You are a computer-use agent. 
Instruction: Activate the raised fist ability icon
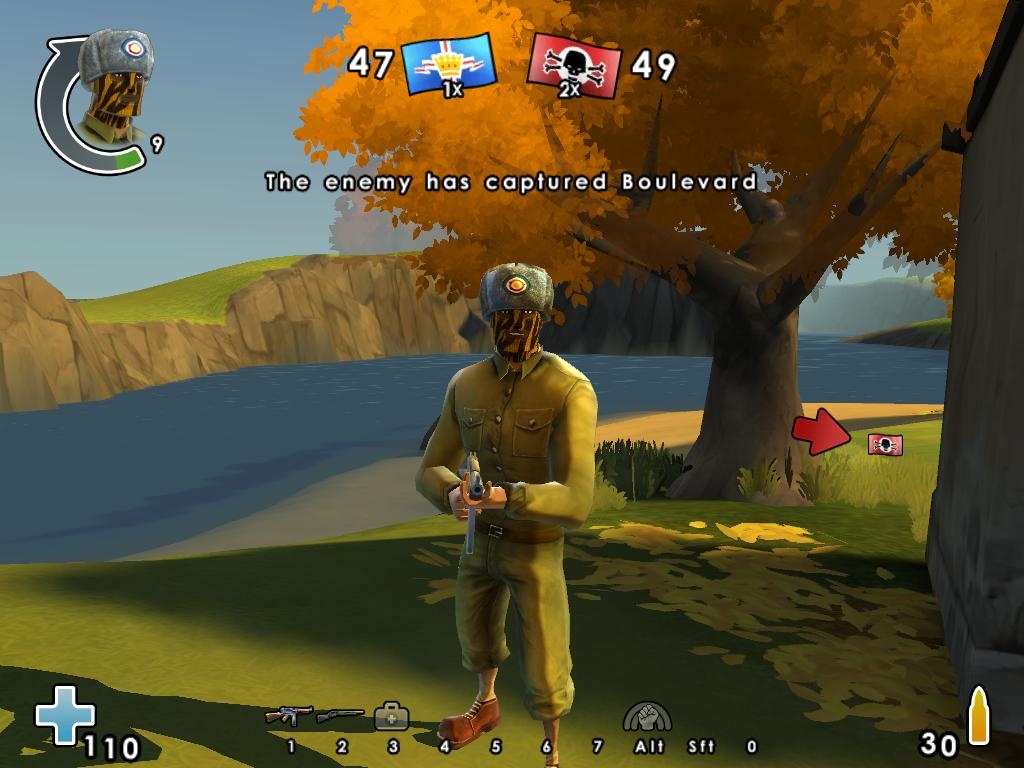(x=647, y=716)
